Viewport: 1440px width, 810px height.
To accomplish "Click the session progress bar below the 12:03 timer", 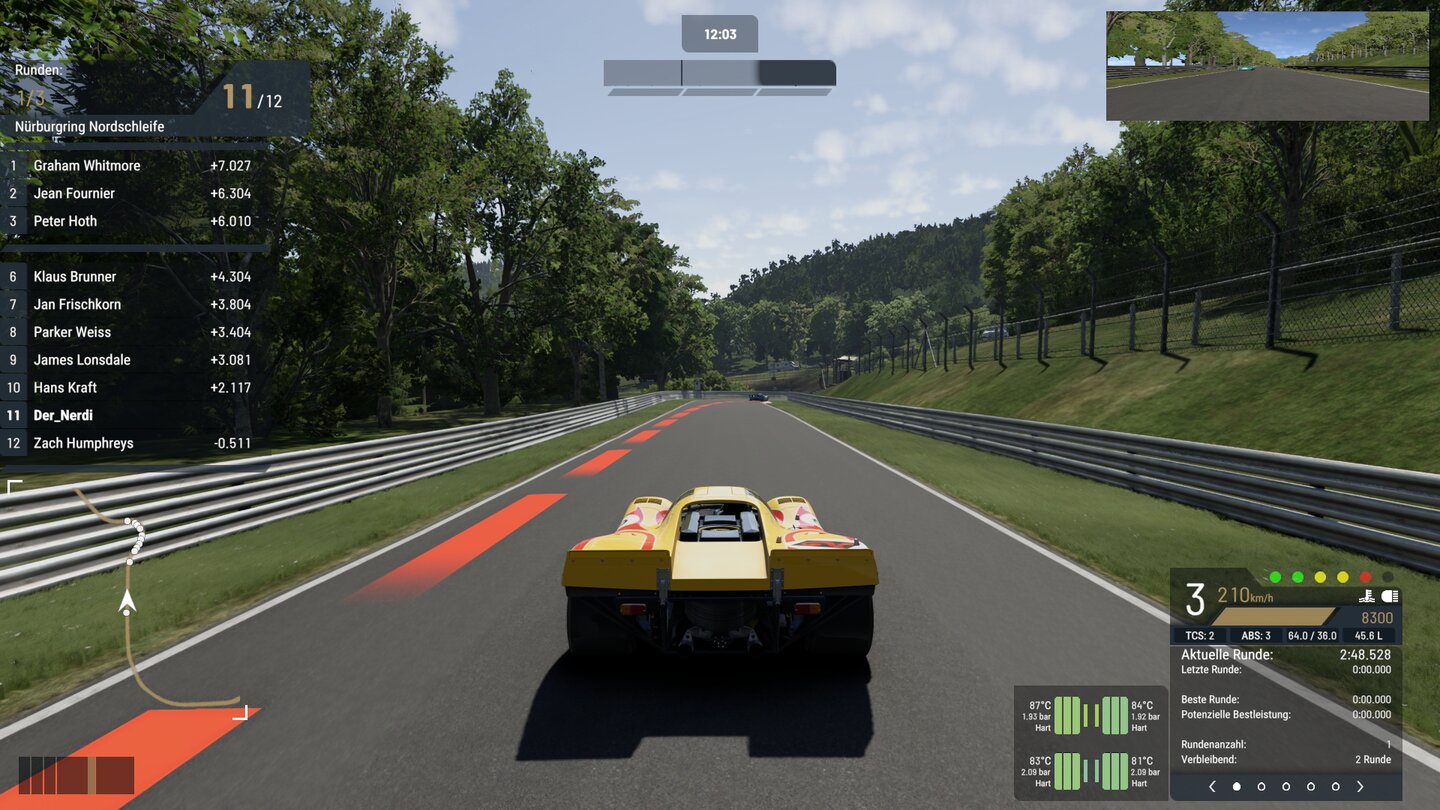I will point(719,72).
